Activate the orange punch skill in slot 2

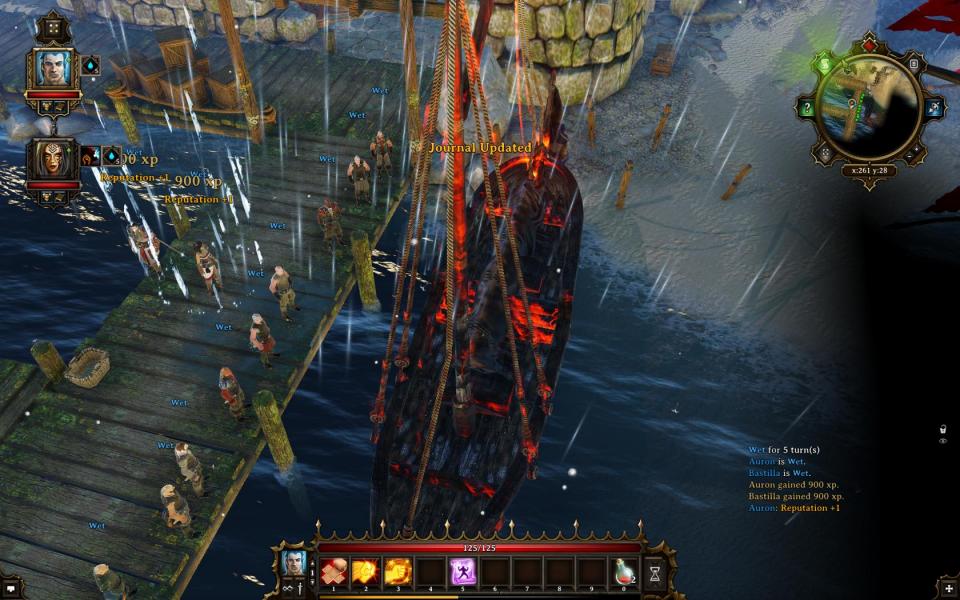(x=365, y=572)
